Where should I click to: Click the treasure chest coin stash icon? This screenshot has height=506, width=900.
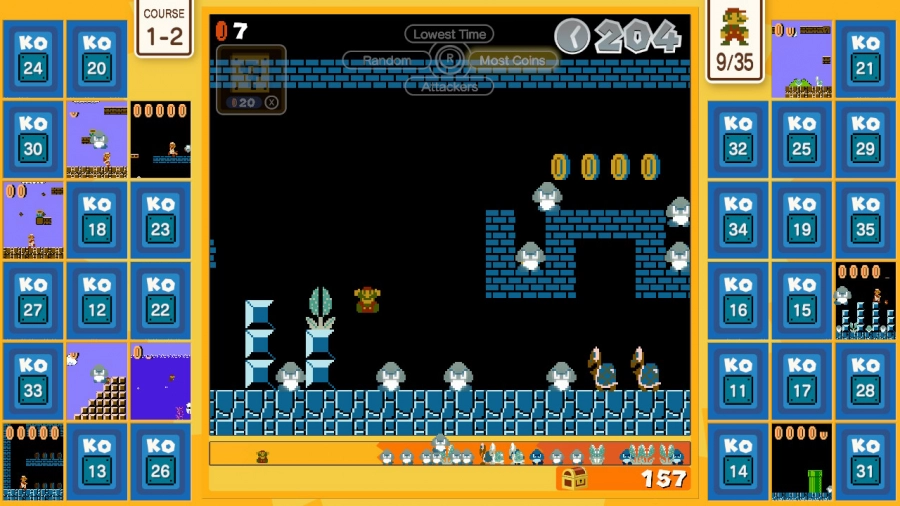(x=573, y=479)
